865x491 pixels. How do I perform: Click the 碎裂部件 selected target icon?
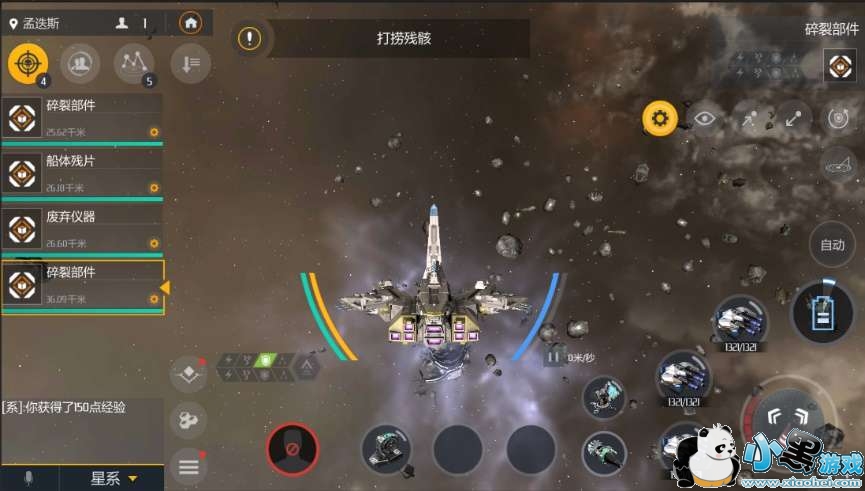coord(838,66)
